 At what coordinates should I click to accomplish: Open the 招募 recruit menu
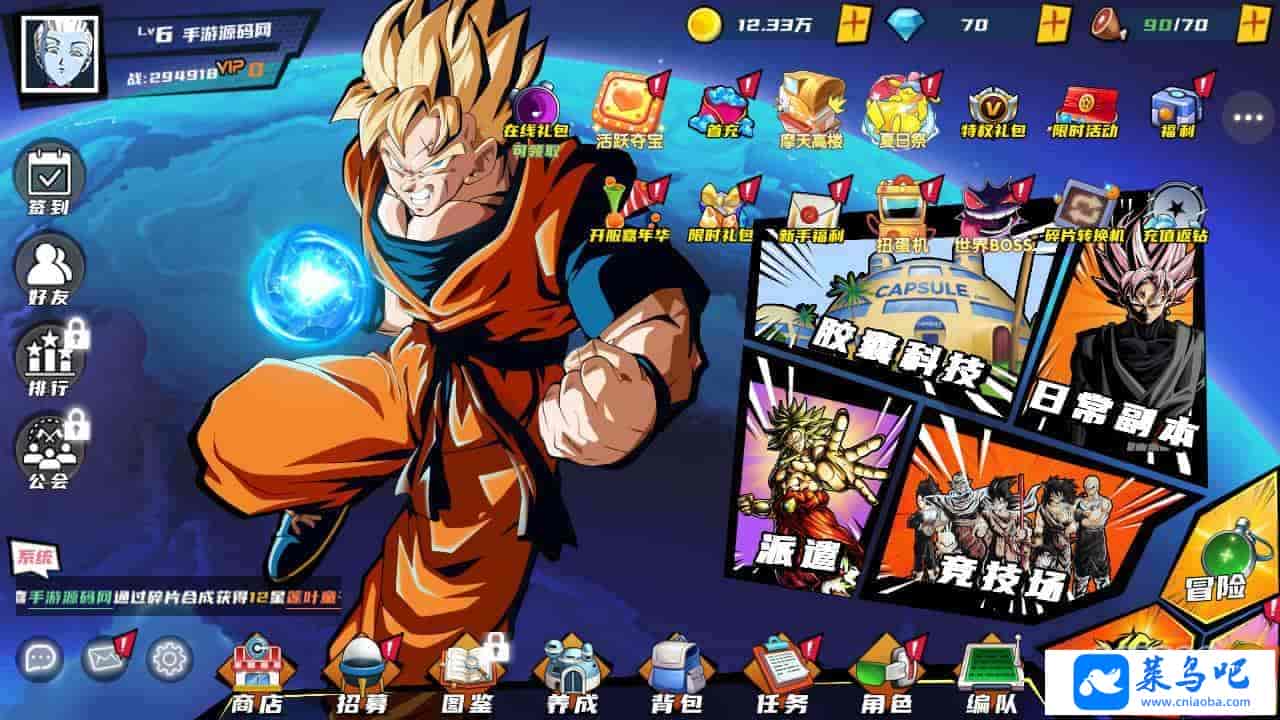click(x=362, y=676)
